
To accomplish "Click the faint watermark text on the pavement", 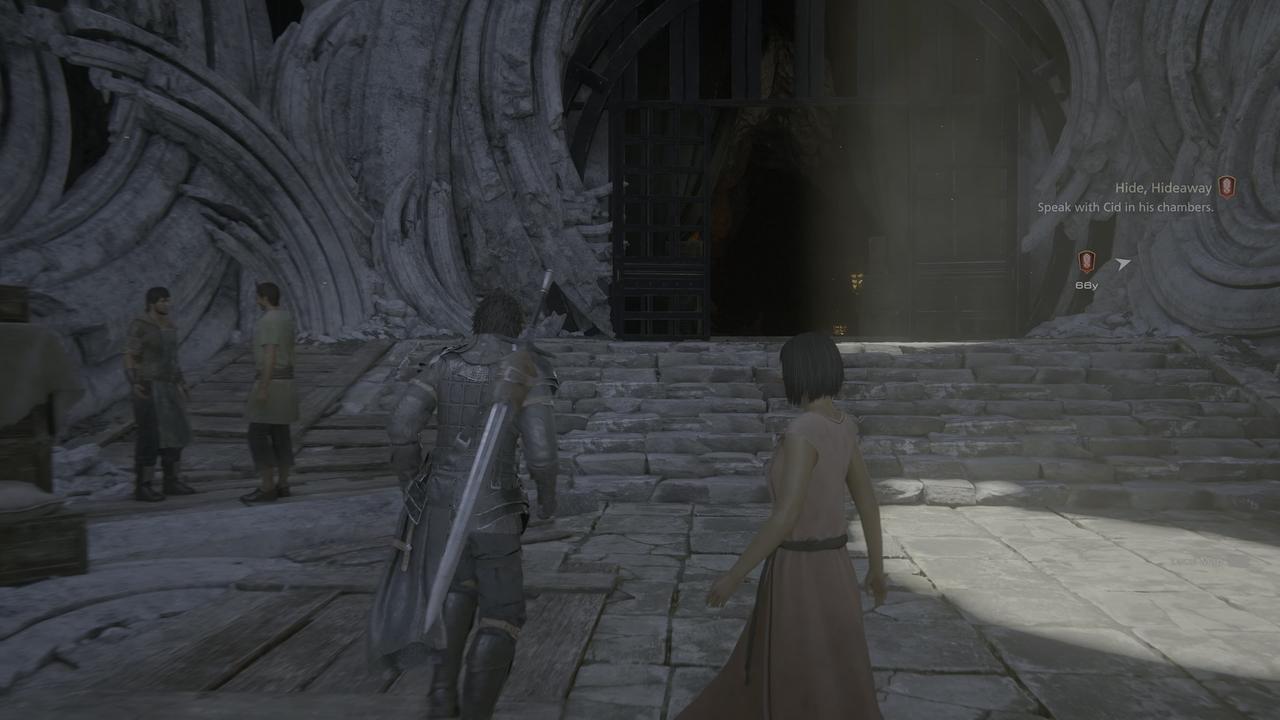I will (1197, 563).
